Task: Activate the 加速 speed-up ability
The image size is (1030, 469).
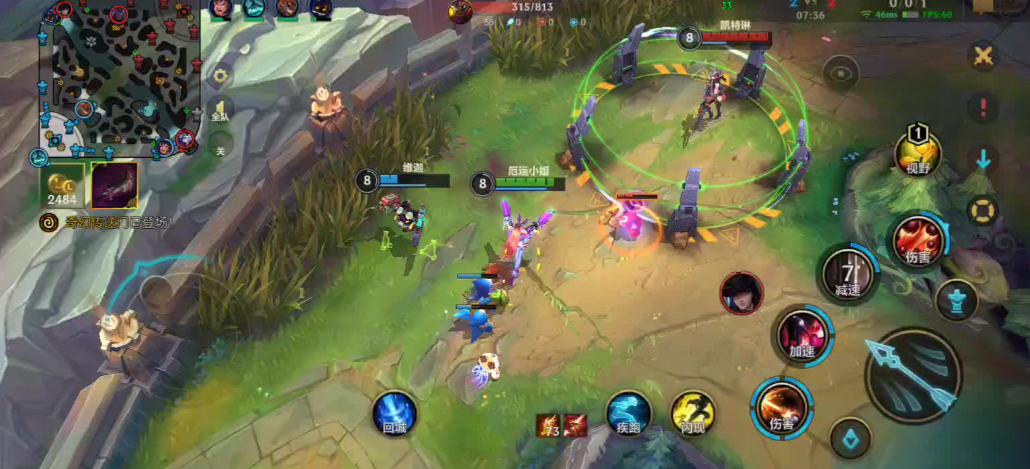Action: pos(803,335)
